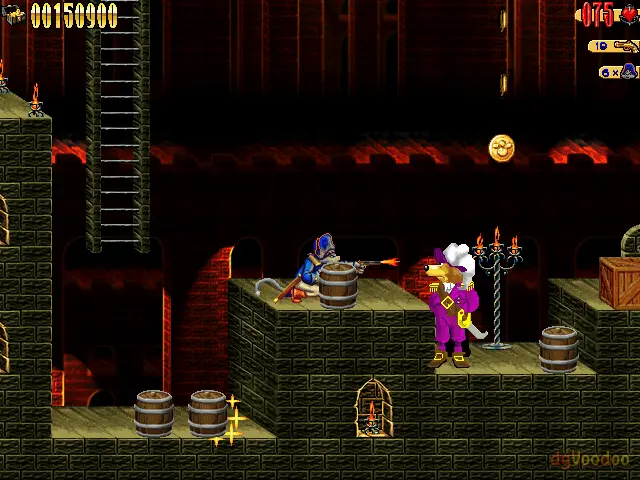Click the Captain Claw lives icon
The image size is (640, 480).
[x=628, y=71]
